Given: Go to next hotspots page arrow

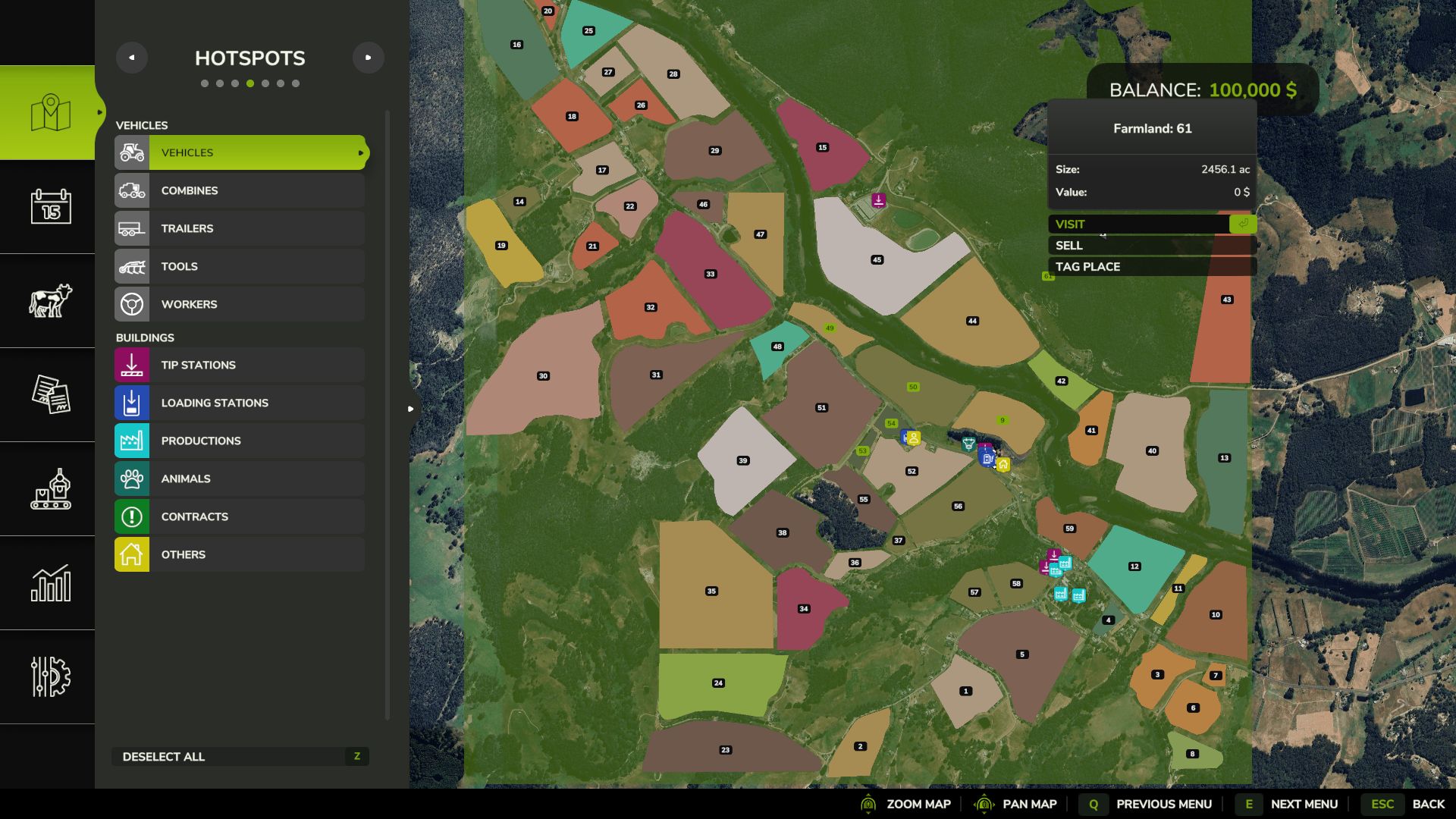Looking at the screenshot, I should (368, 58).
